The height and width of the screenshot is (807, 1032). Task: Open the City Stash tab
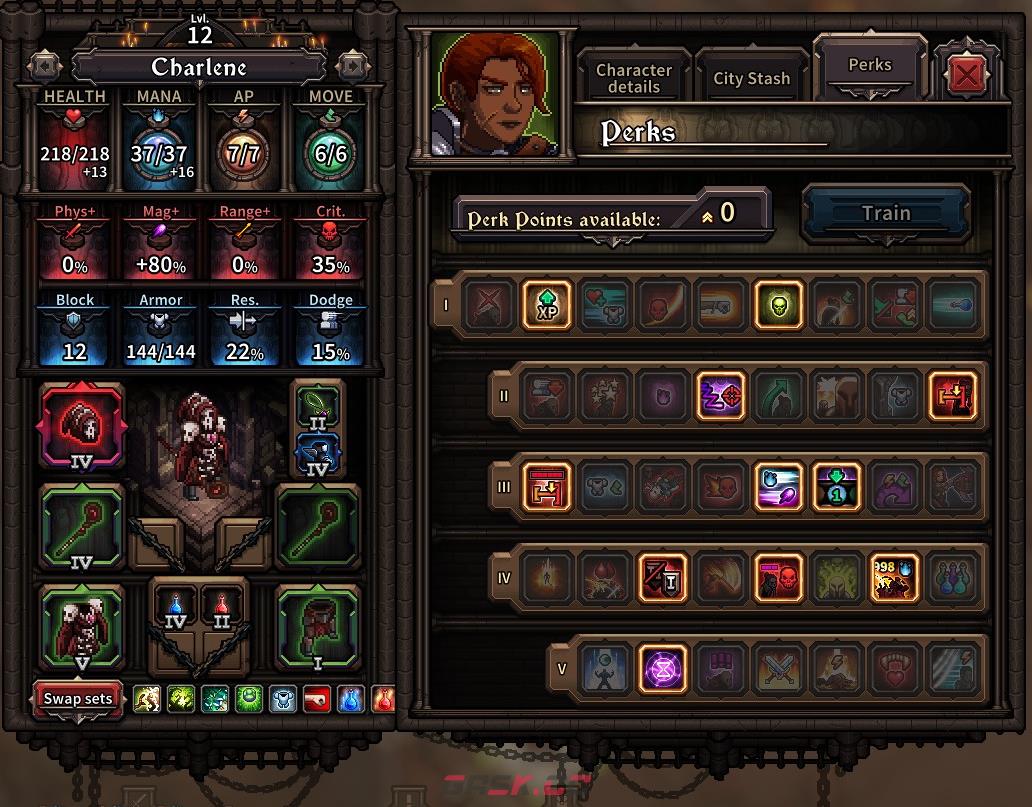(x=751, y=78)
